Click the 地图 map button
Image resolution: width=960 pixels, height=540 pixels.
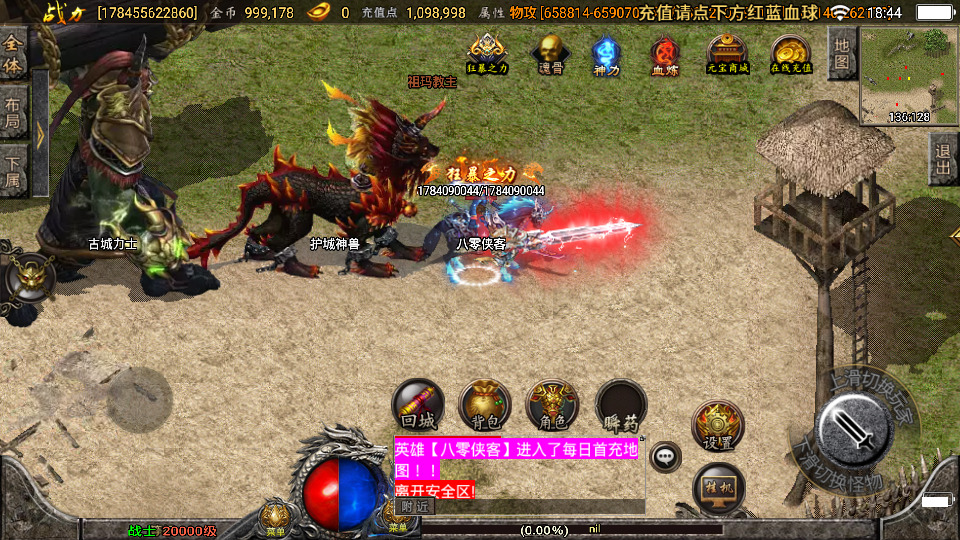tap(841, 53)
